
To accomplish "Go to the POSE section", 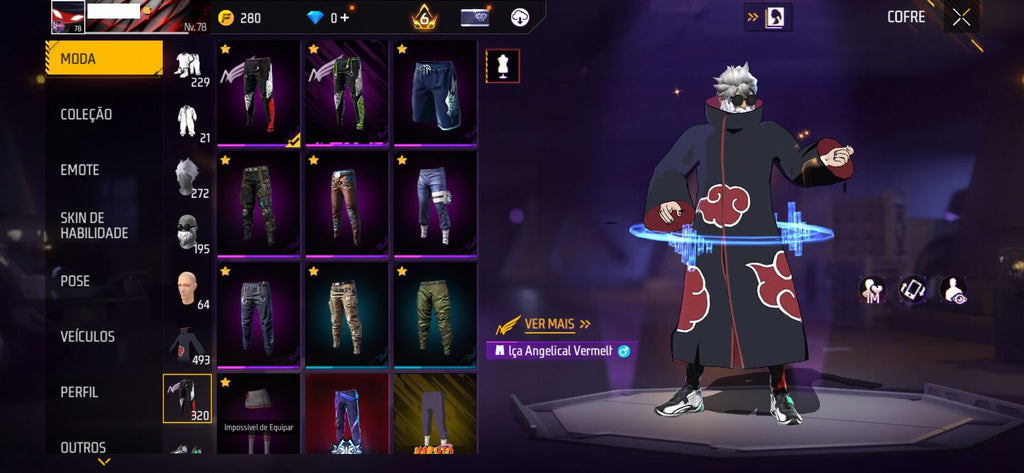I will (75, 282).
